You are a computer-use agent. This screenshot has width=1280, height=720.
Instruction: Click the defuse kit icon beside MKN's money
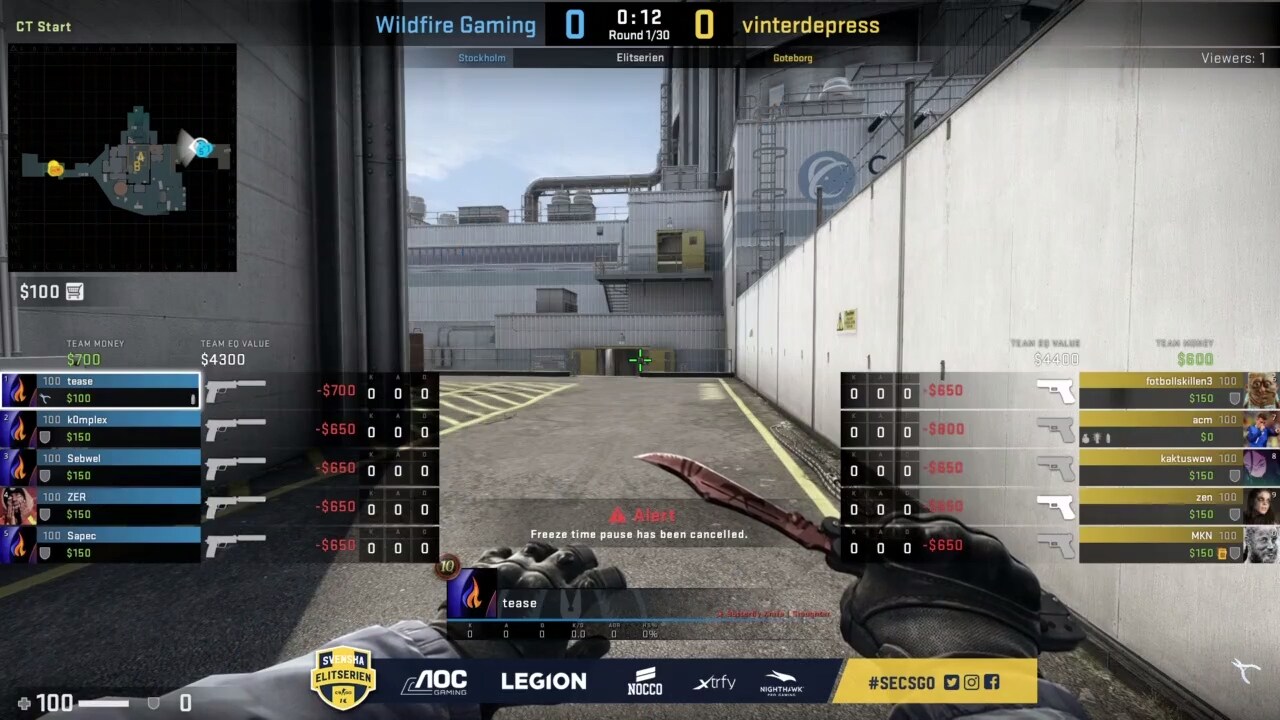[1221, 551]
